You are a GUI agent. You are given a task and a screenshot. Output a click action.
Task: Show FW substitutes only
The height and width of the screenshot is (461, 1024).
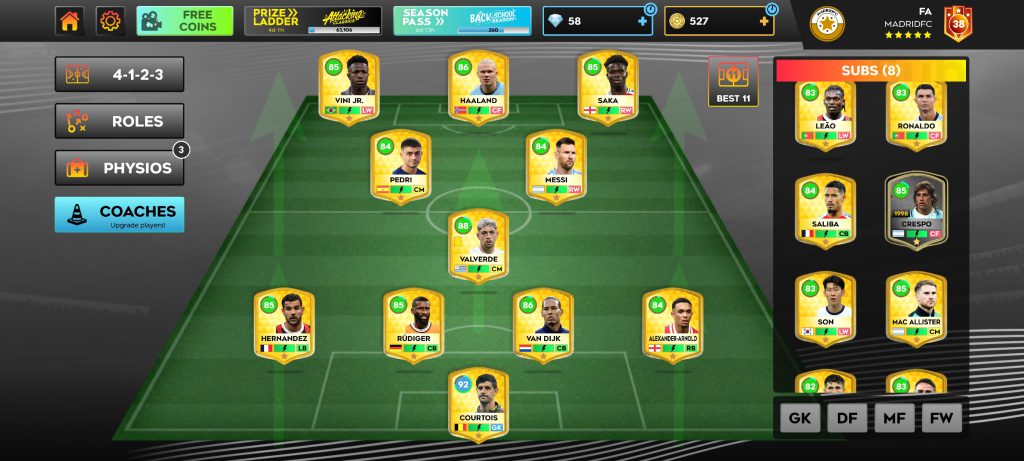click(941, 419)
